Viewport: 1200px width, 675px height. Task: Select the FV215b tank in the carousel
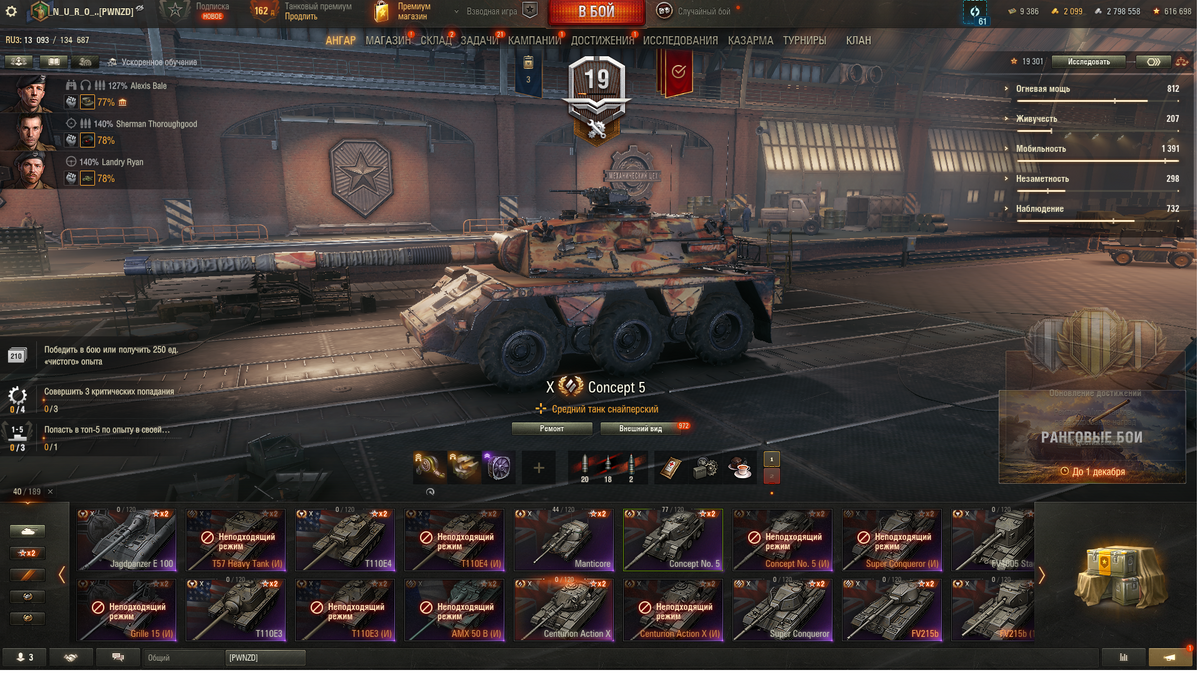click(890, 610)
